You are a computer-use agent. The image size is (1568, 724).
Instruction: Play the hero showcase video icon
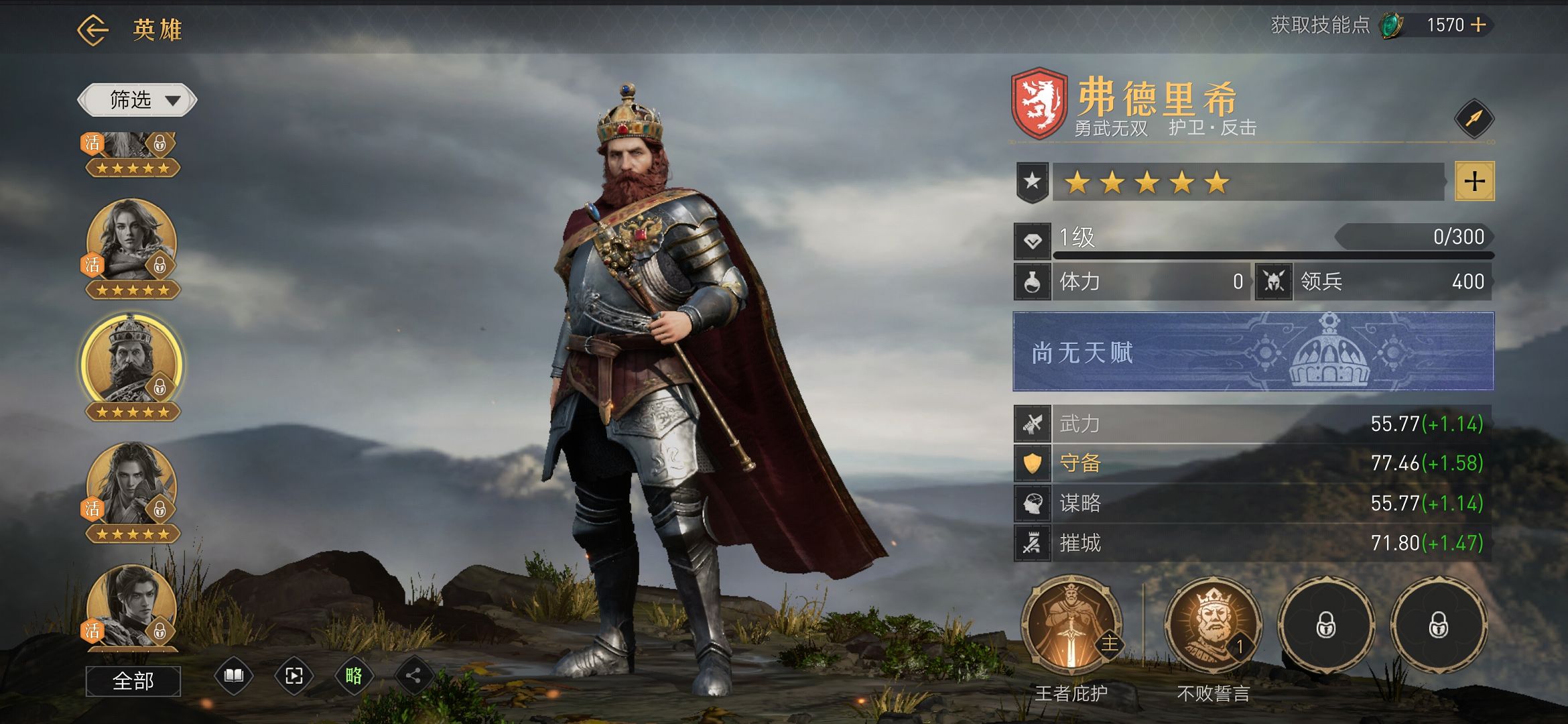(x=293, y=676)
